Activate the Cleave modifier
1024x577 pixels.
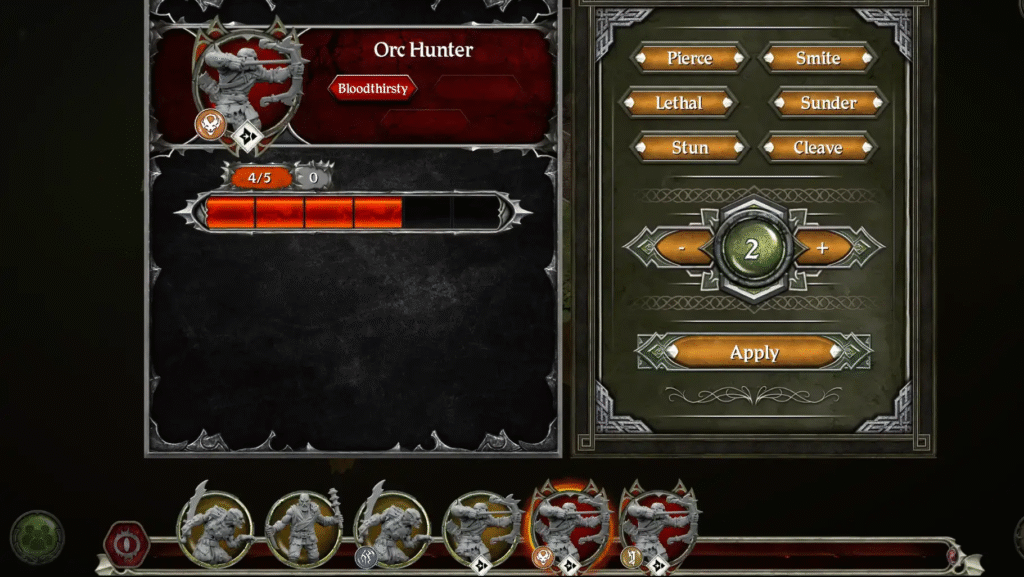pyautogui.click(x=818, y=148)
